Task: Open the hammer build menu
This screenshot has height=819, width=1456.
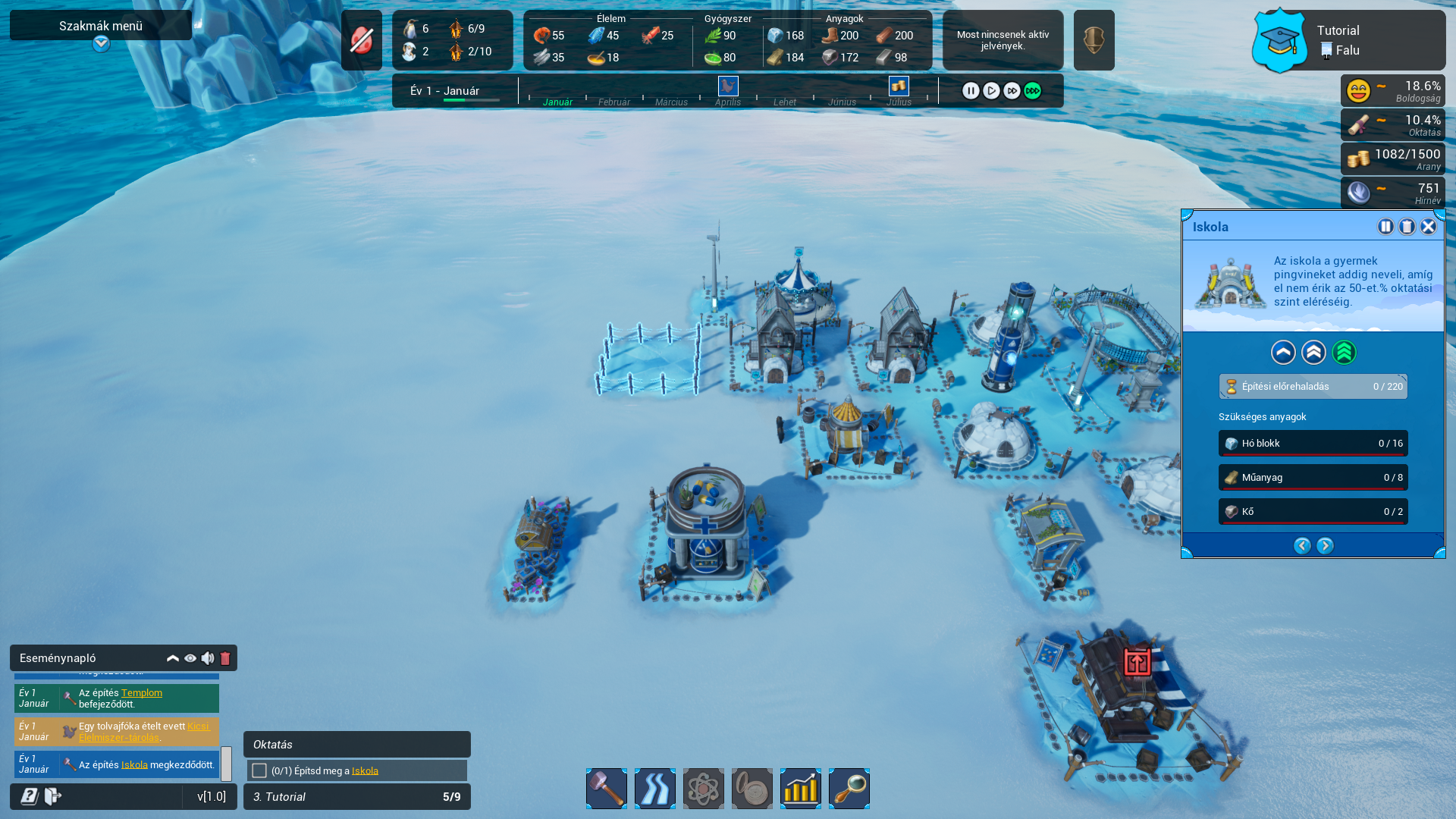Action: point(607,789)
